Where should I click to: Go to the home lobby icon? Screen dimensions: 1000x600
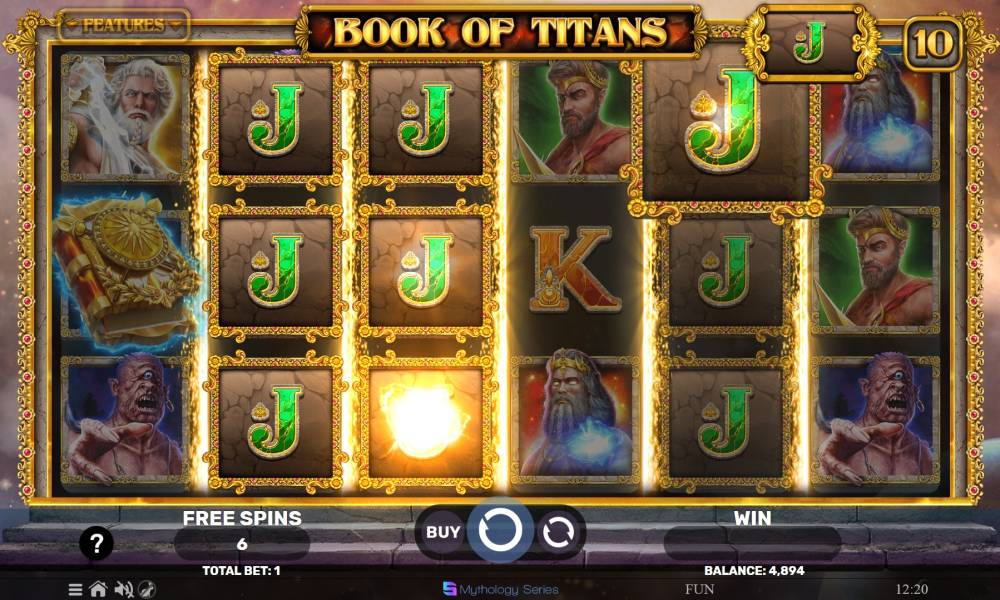pyautogui.click(x=98, y=589)
